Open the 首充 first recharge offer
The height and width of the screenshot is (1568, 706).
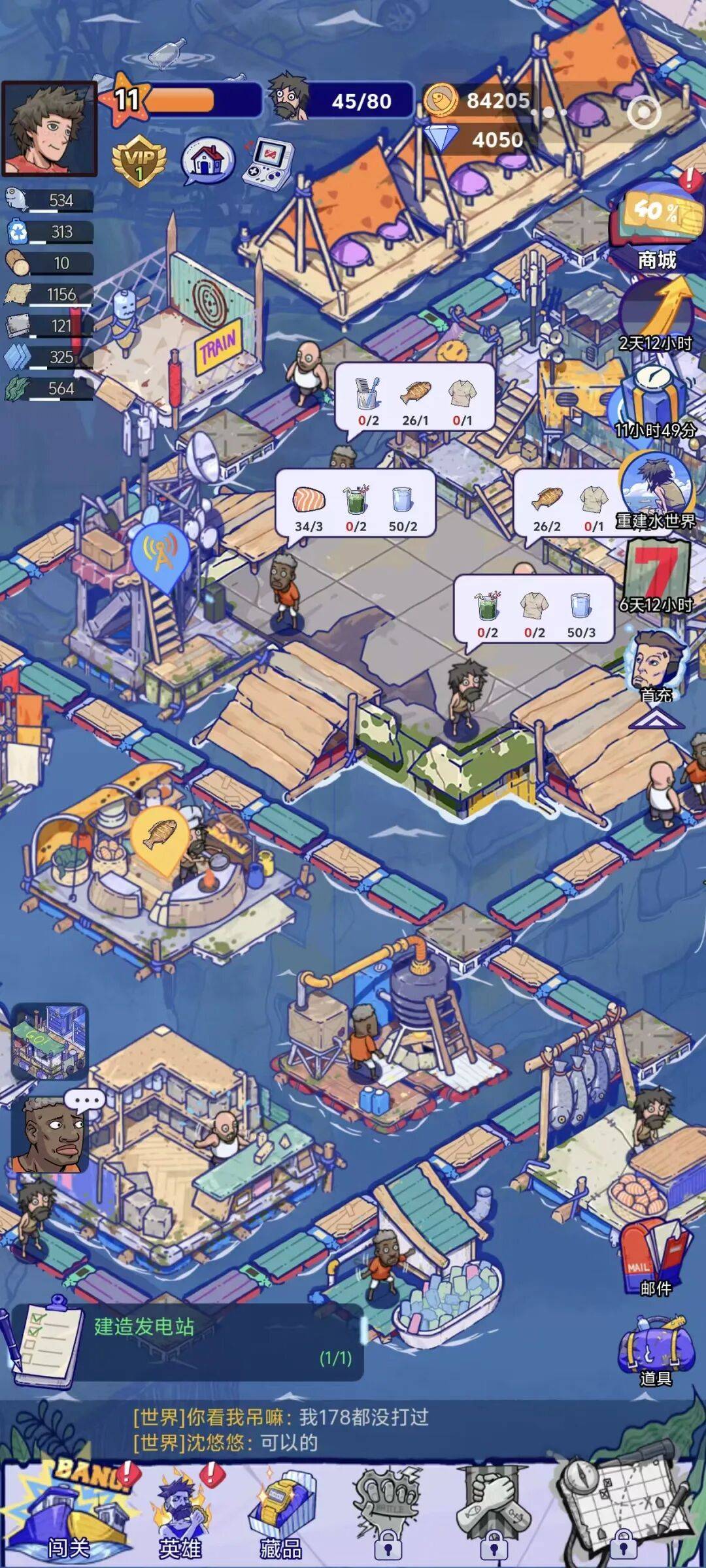pos(655,666)
